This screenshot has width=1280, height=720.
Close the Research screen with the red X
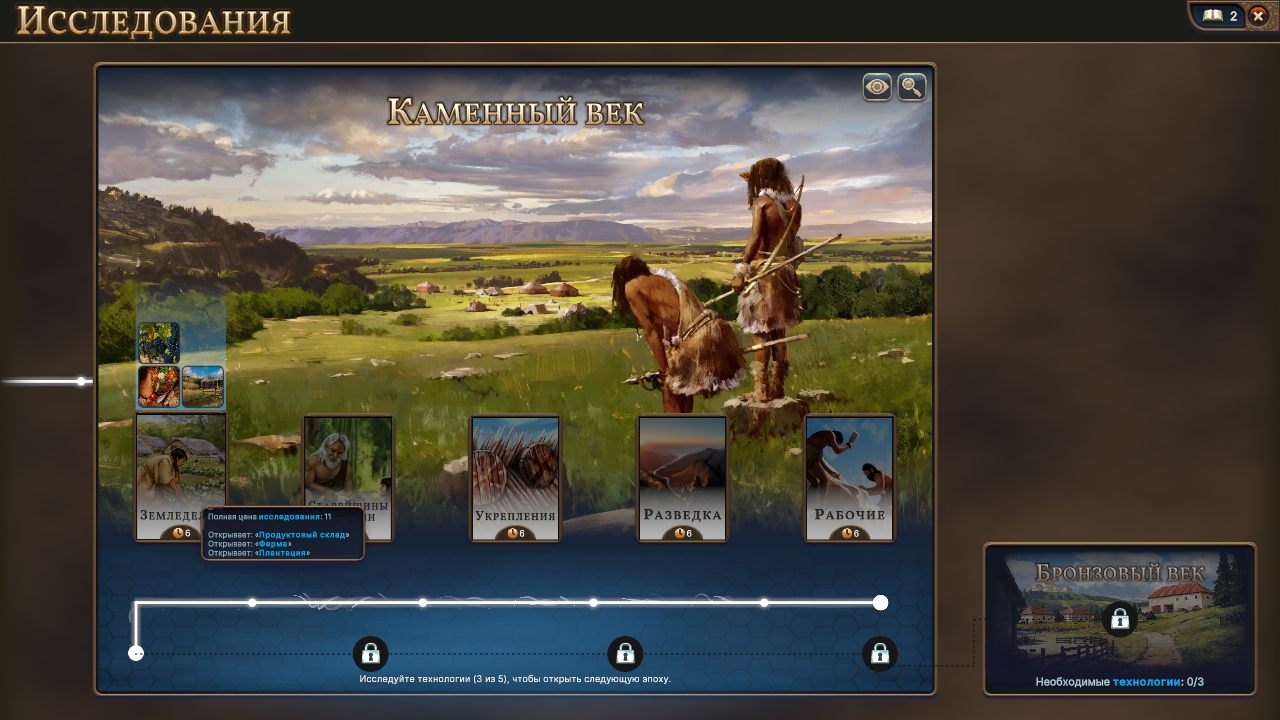point(1258,16)
